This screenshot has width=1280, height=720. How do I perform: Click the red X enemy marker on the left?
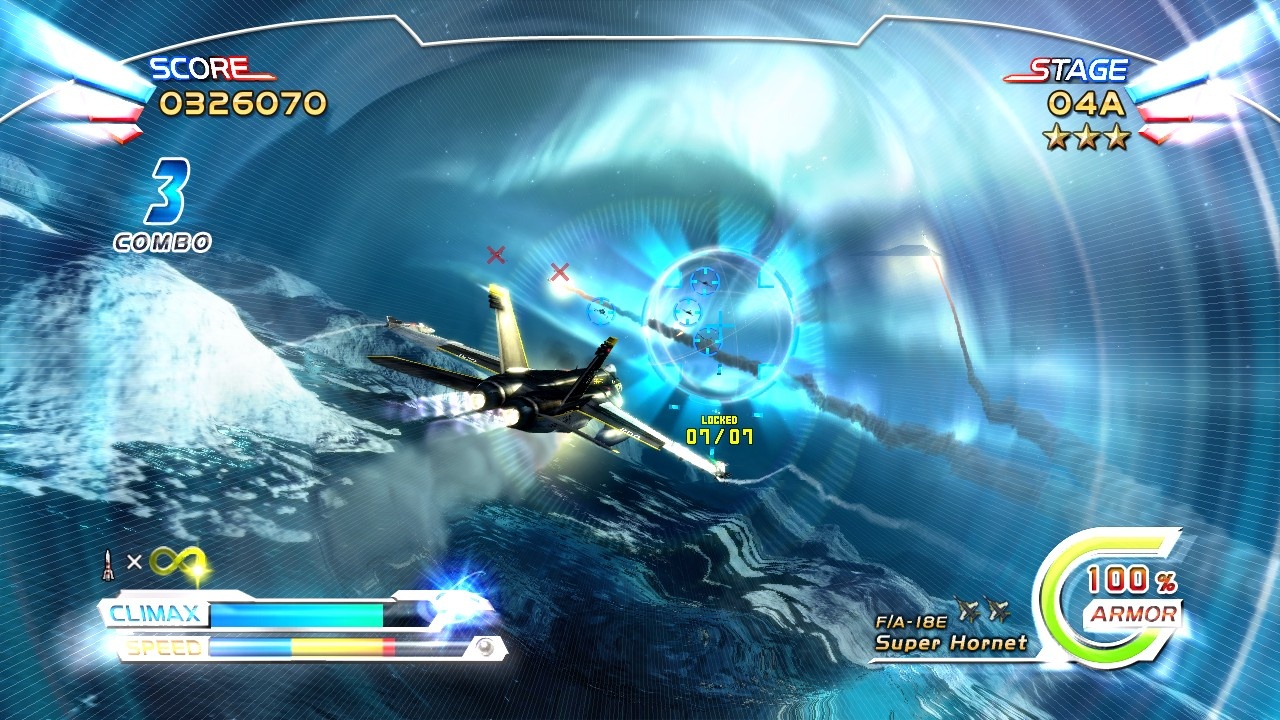coord(498,256)
